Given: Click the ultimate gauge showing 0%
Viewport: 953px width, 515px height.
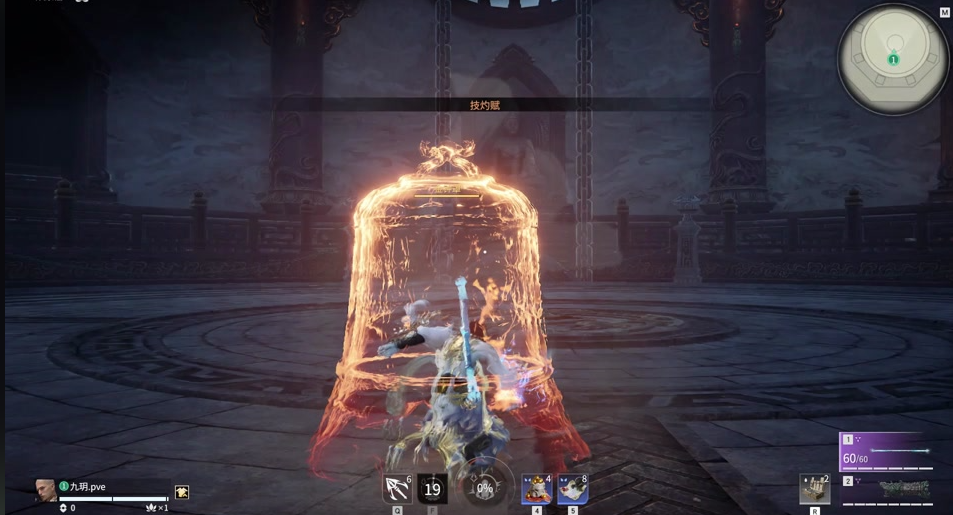Looking at the screenshot, I should pos(484,488).
